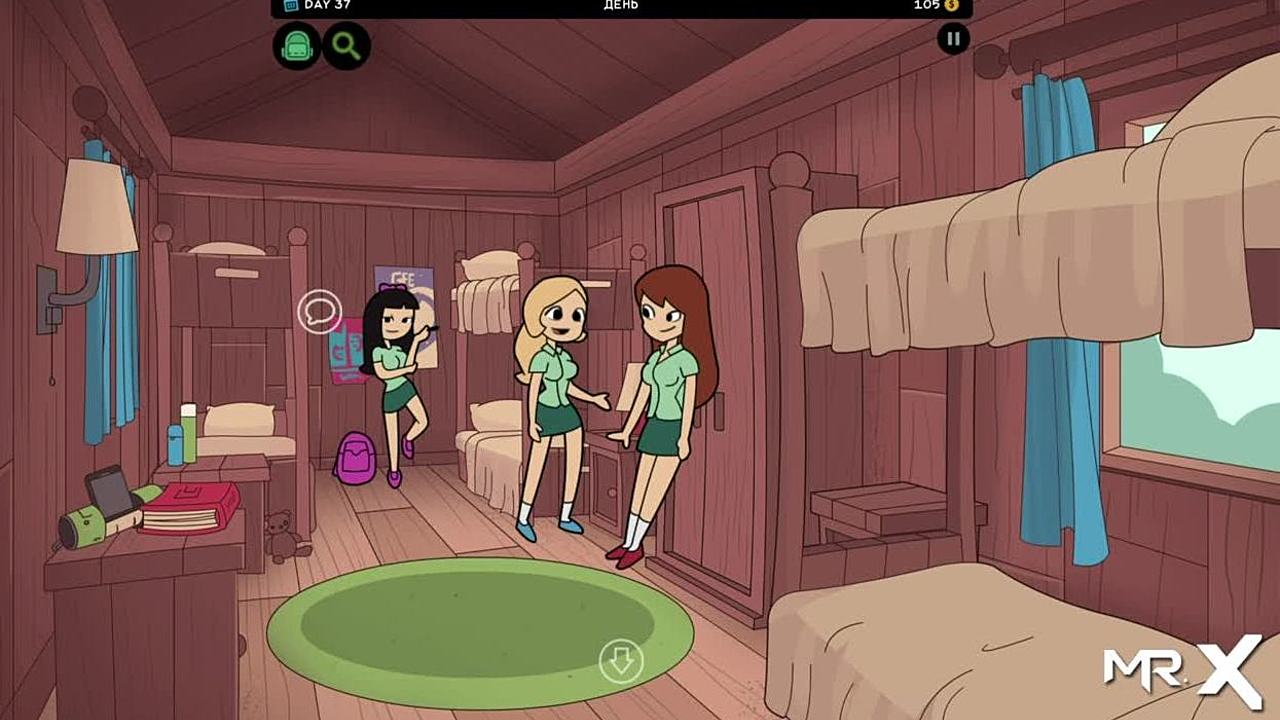1280x720 pixels.
Task: Talk using the speech bubble icon
Action: (320, 311)
